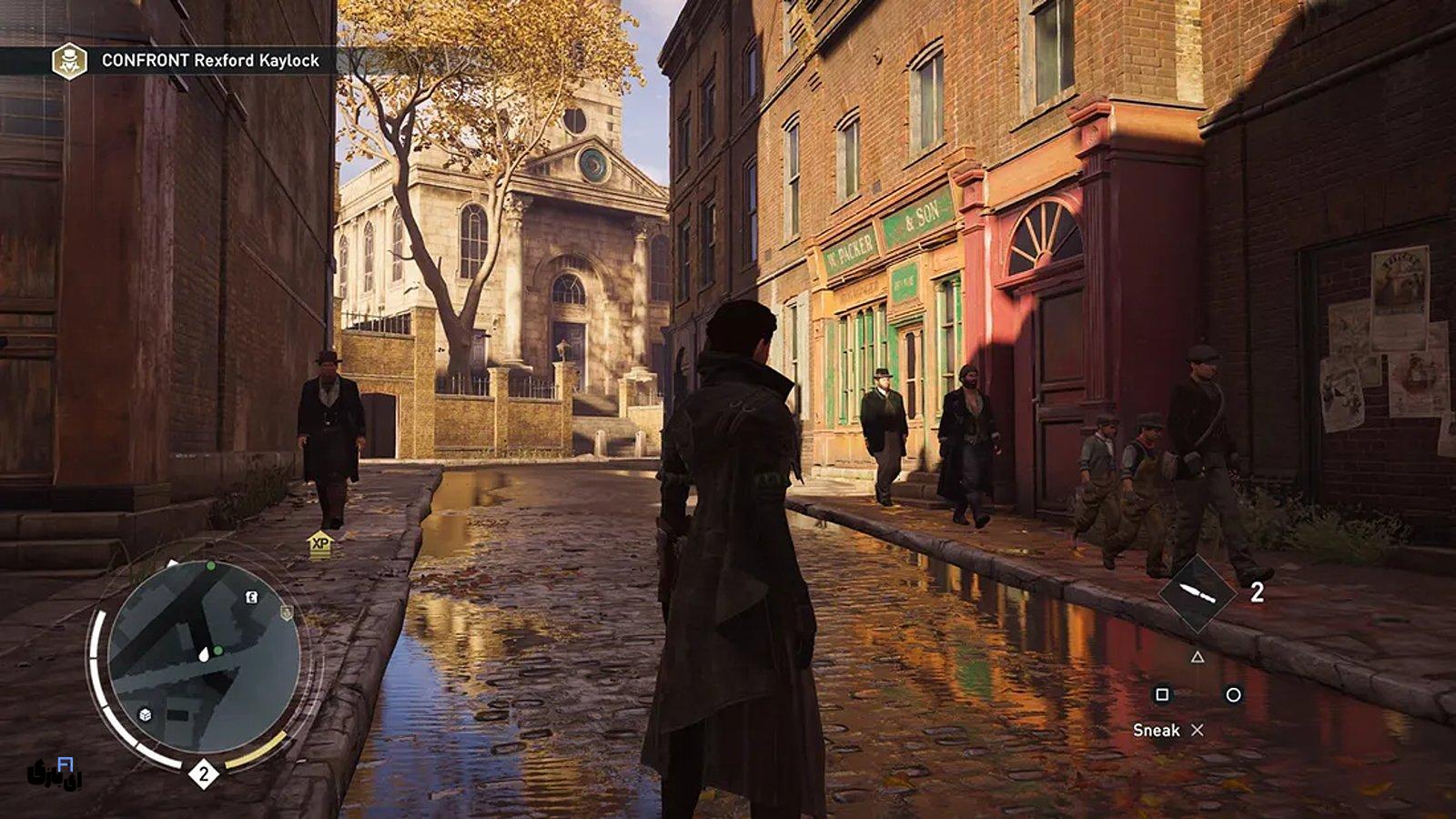Open the diamond weapon slot with knife count 2
Screen dimensions: 1456x819
click(1198, 592)
